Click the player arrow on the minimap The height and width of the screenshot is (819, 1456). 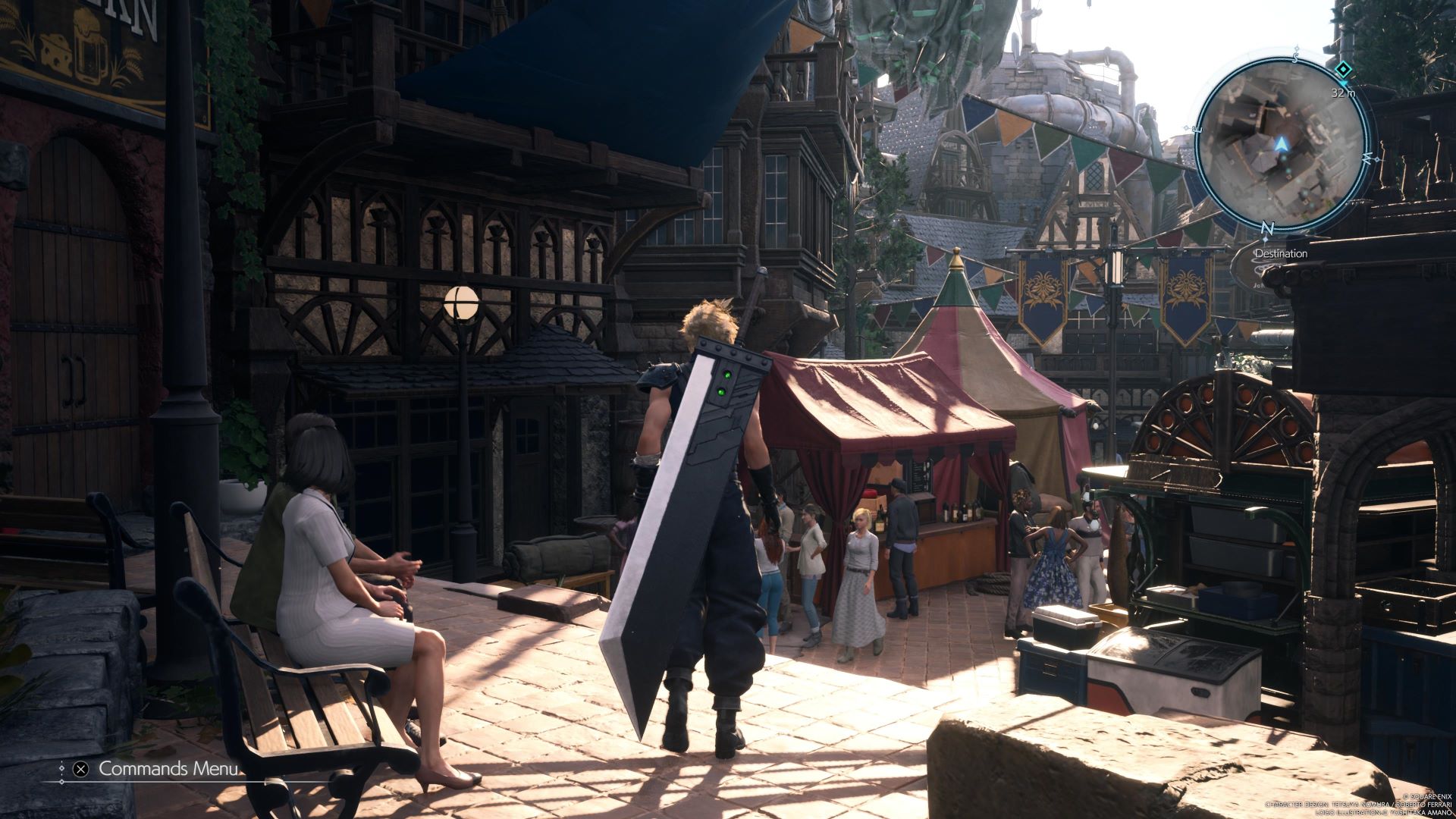[1282, 143]
